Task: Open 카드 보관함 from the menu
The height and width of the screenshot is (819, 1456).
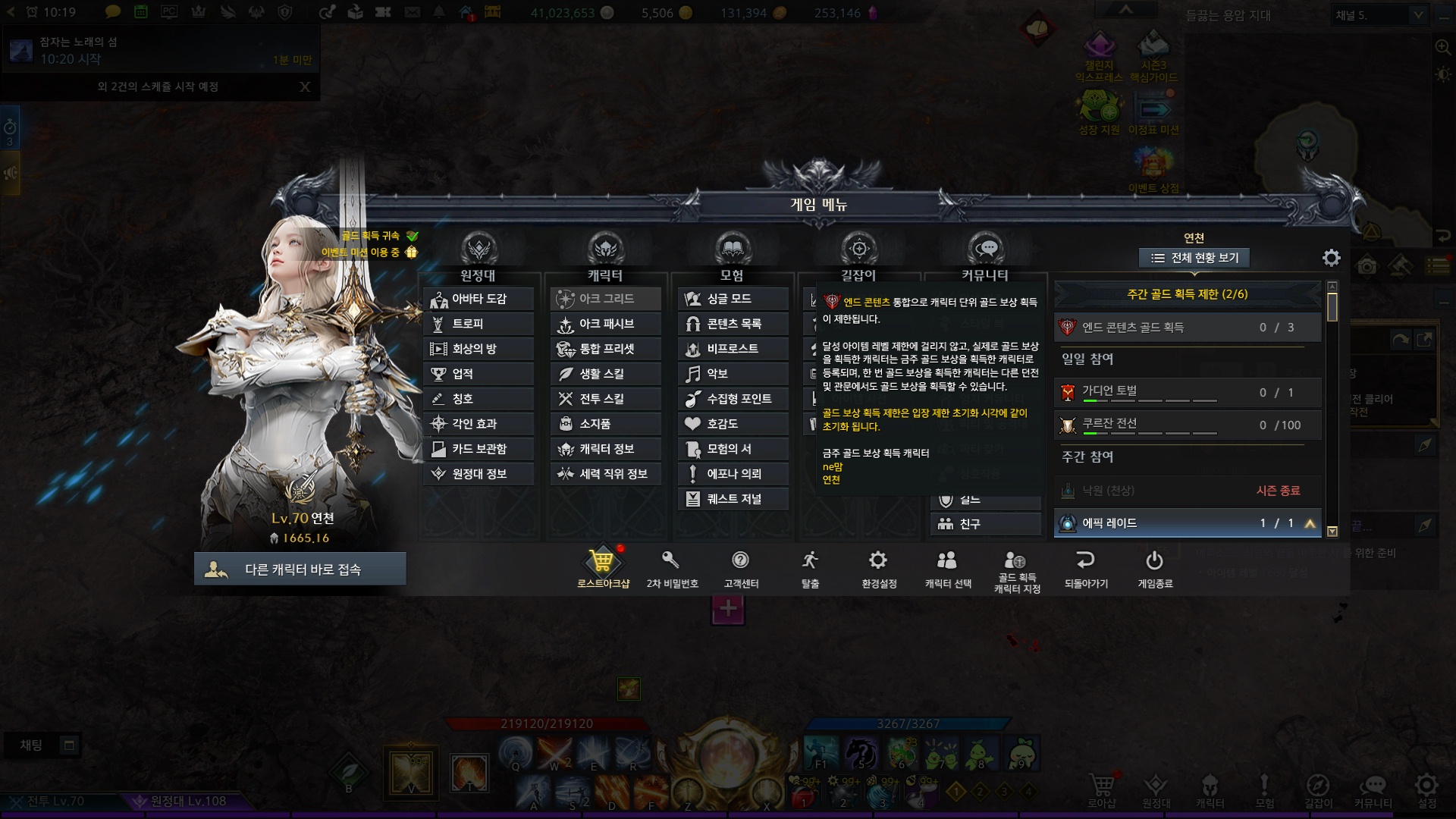Action: pos(479,449)
